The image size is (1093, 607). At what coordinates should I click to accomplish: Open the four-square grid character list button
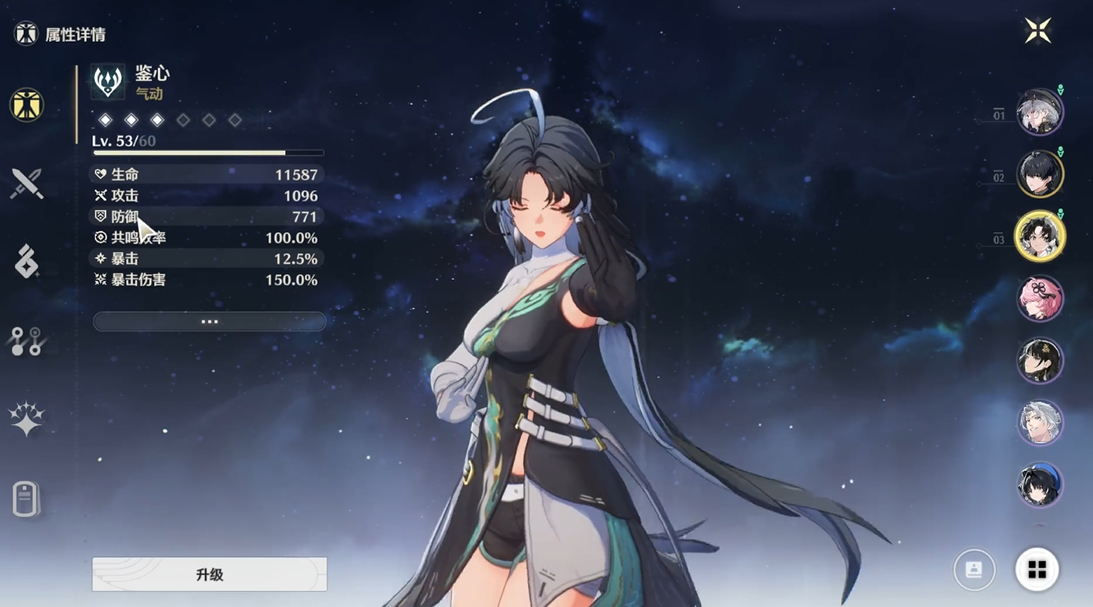tap(1037, 570)
